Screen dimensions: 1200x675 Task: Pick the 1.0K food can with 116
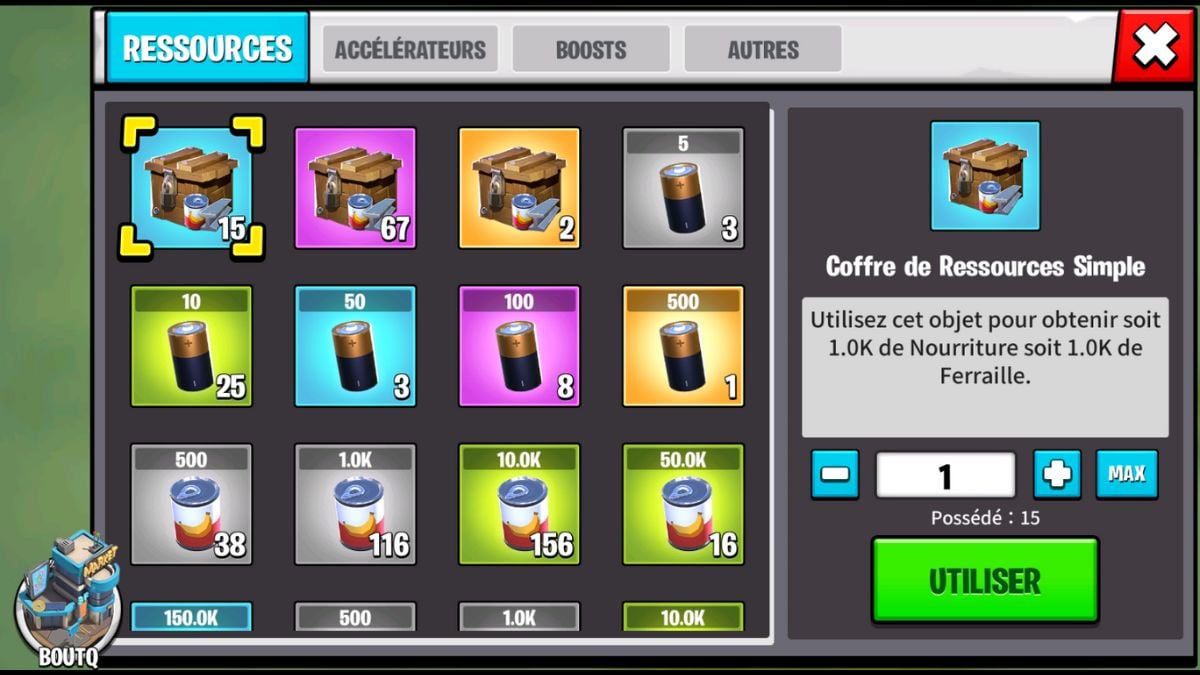[355, 504]
